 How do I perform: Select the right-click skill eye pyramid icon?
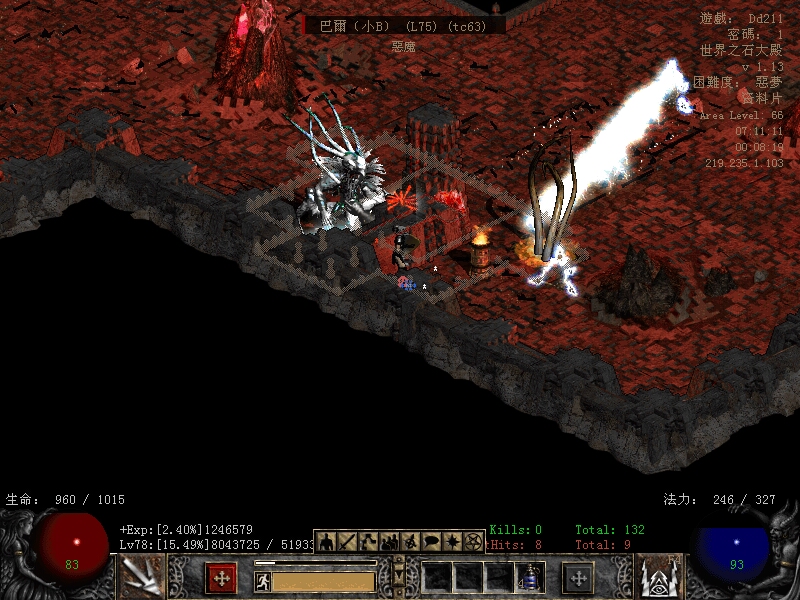(x=660, y=577)
